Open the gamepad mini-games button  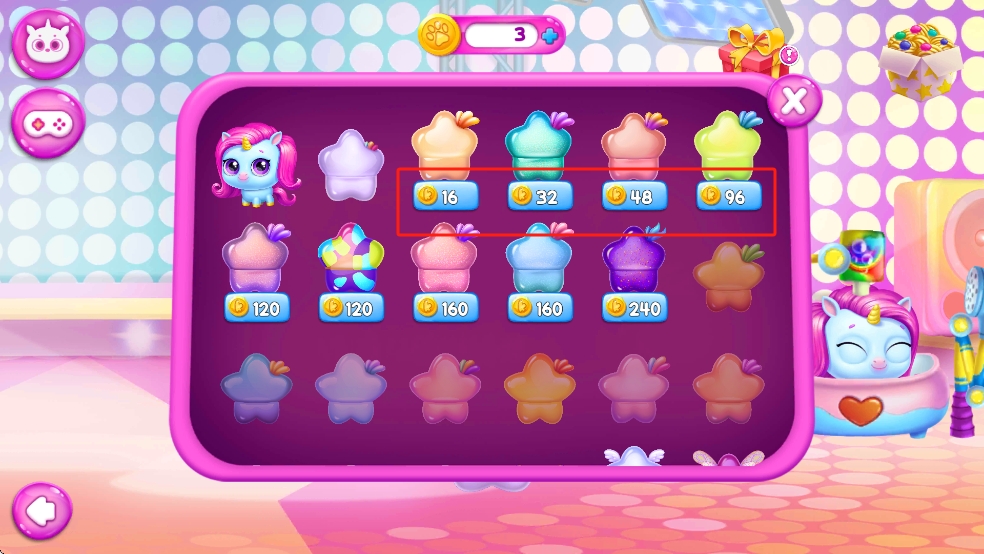(47, 124)
